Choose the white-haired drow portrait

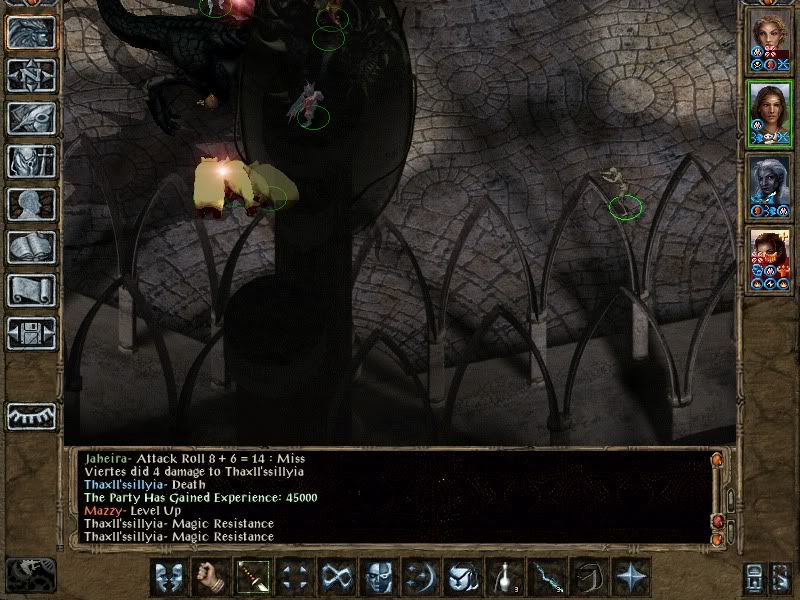click(769, 187)
